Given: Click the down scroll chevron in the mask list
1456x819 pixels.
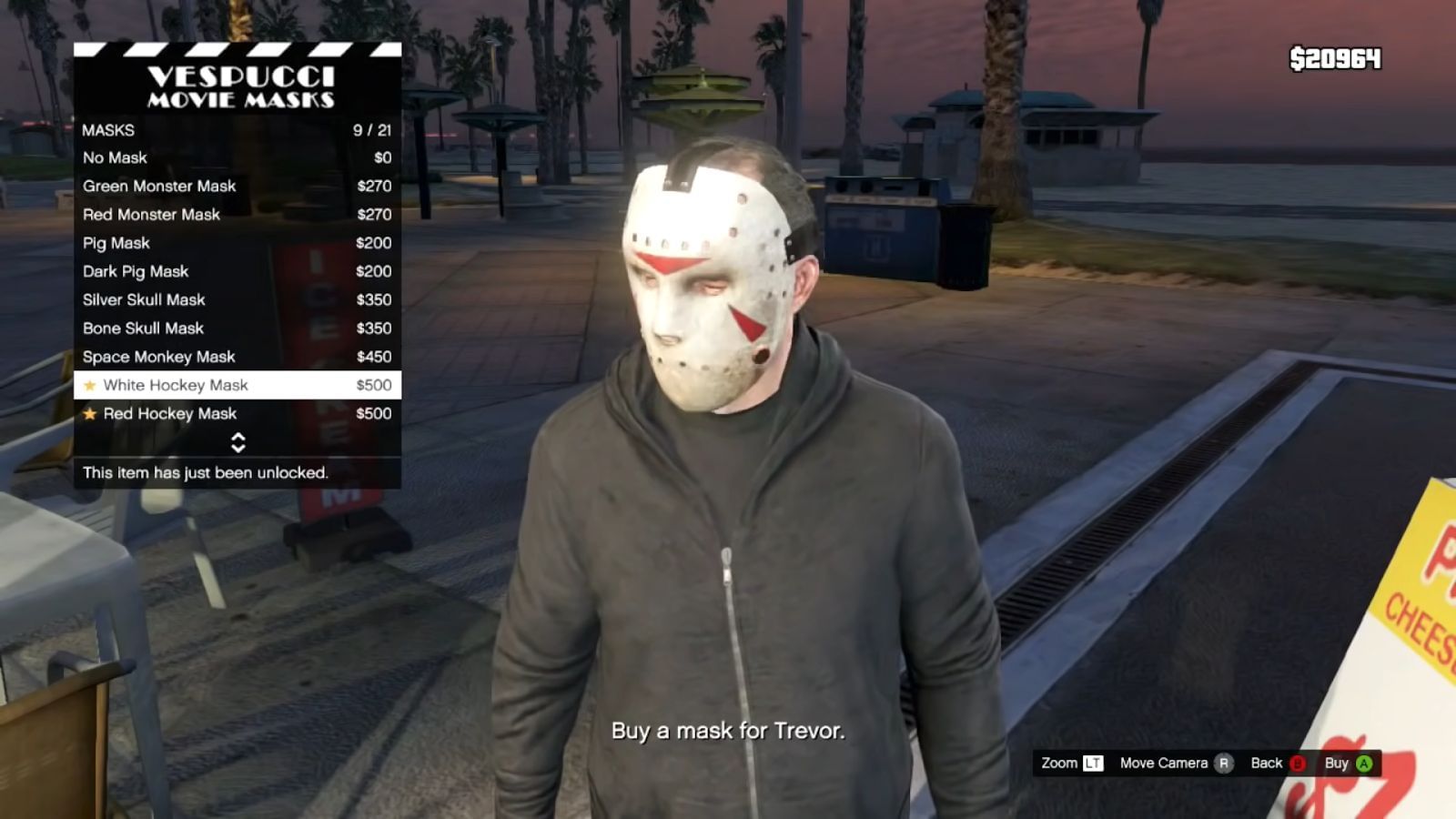Looking at the screenshot, I should pyautogui.click(x=239, y=450).
